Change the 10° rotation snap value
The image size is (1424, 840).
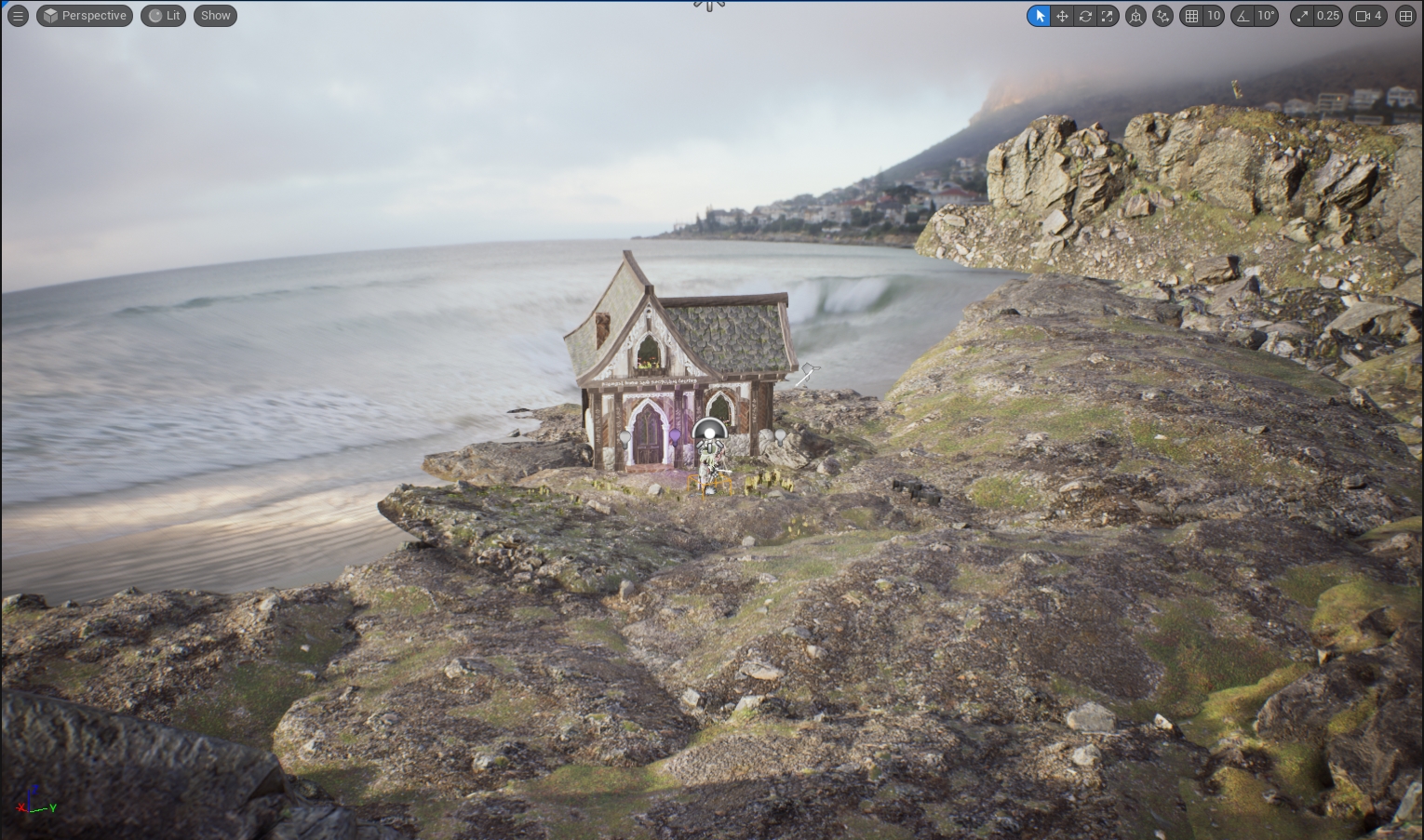(1266, 16)
